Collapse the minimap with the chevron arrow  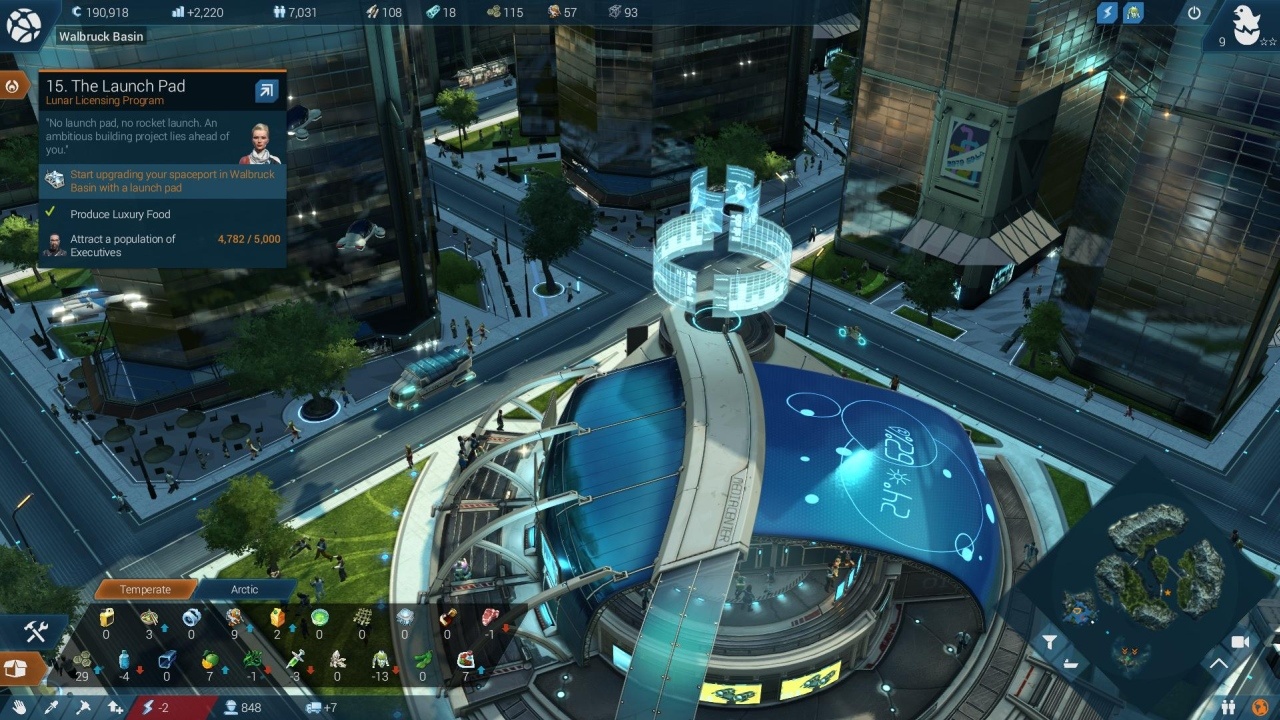[1219, 663]
